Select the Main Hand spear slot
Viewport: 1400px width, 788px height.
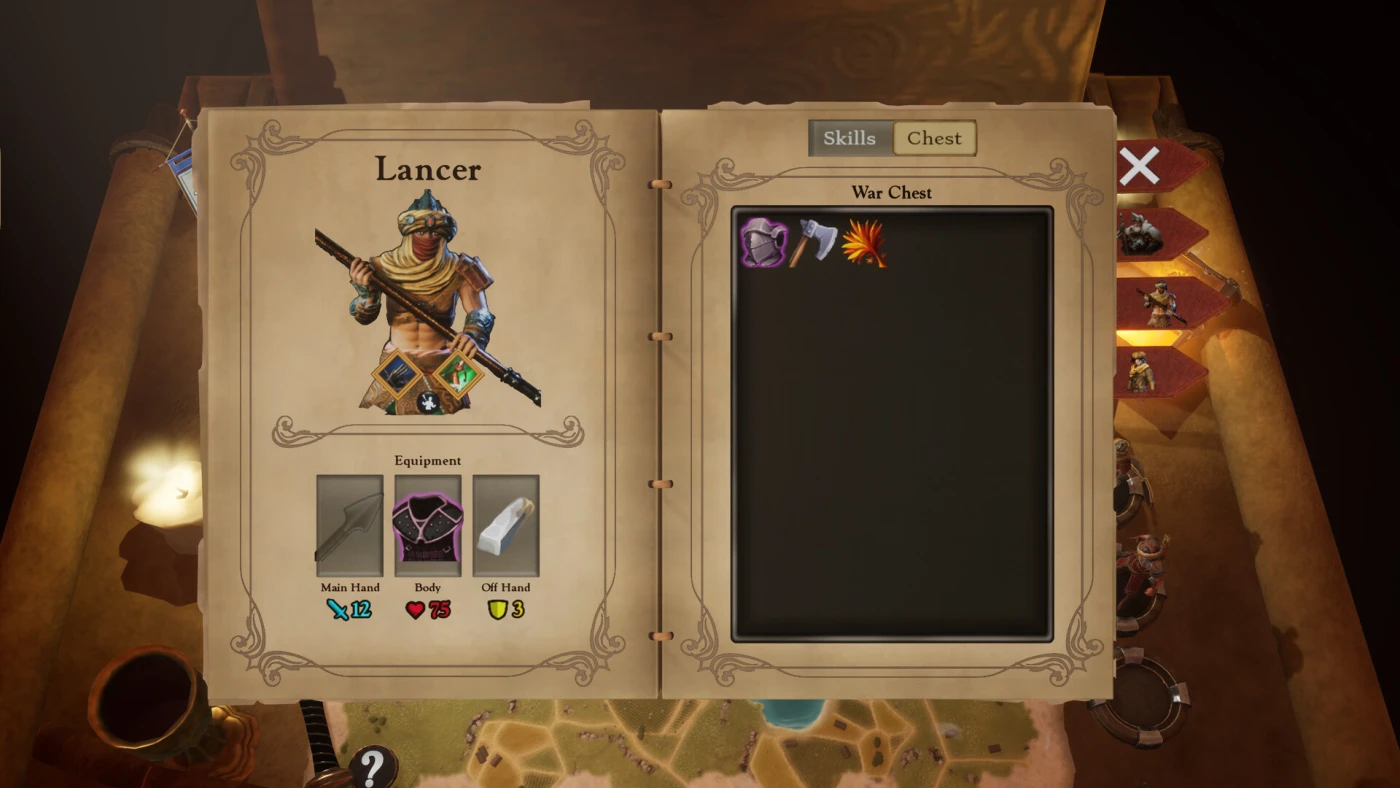coord(350,526)
